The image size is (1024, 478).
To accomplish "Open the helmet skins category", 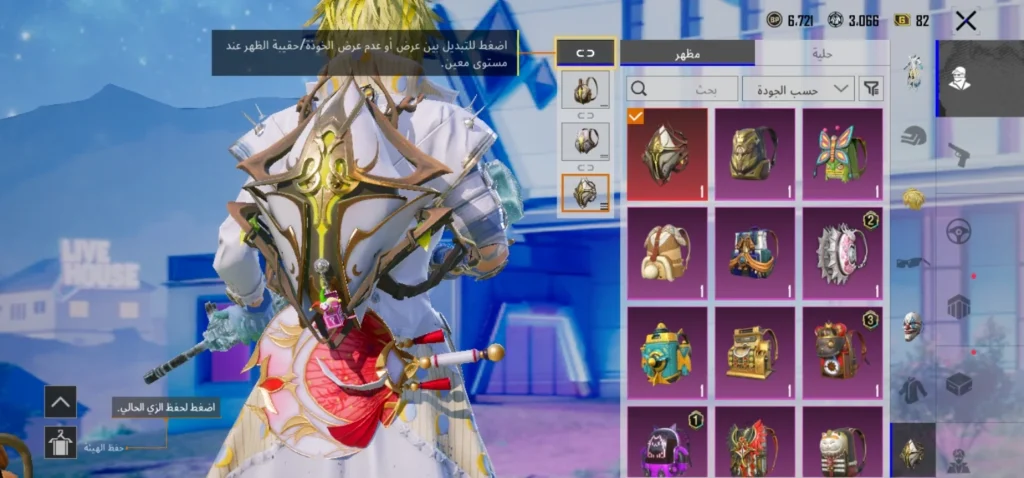I will click(x=913, y=134).
